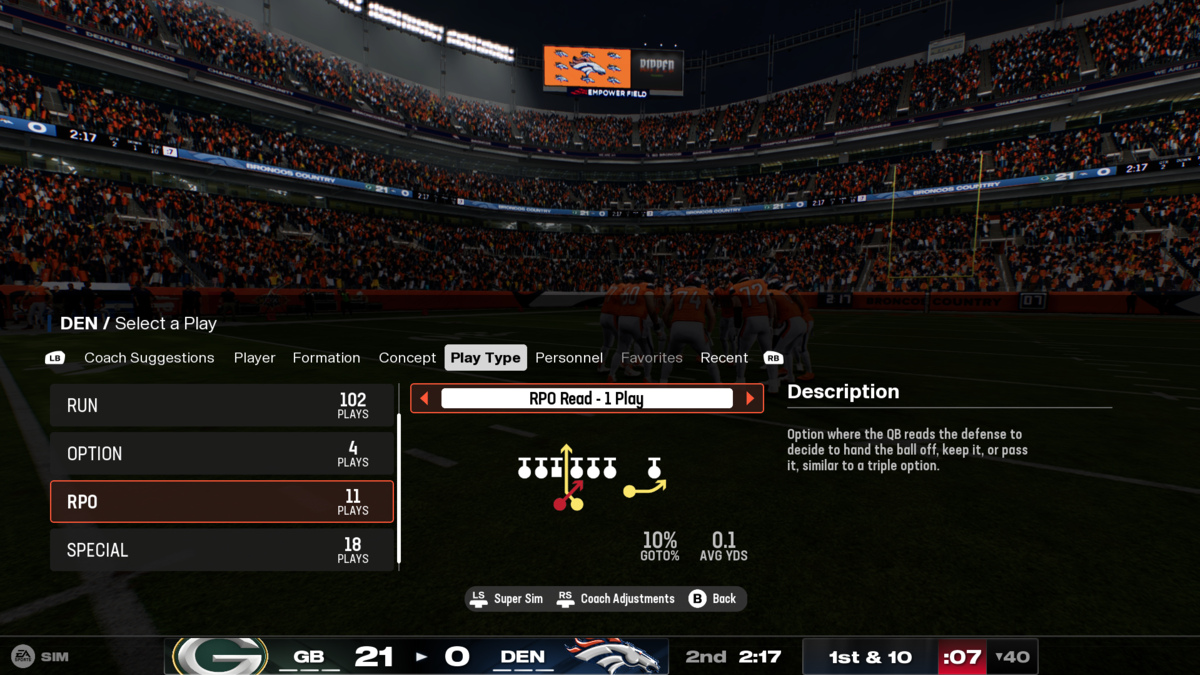1200x675 pixels.
Task: Select the Formation tab
Action: 326,358
